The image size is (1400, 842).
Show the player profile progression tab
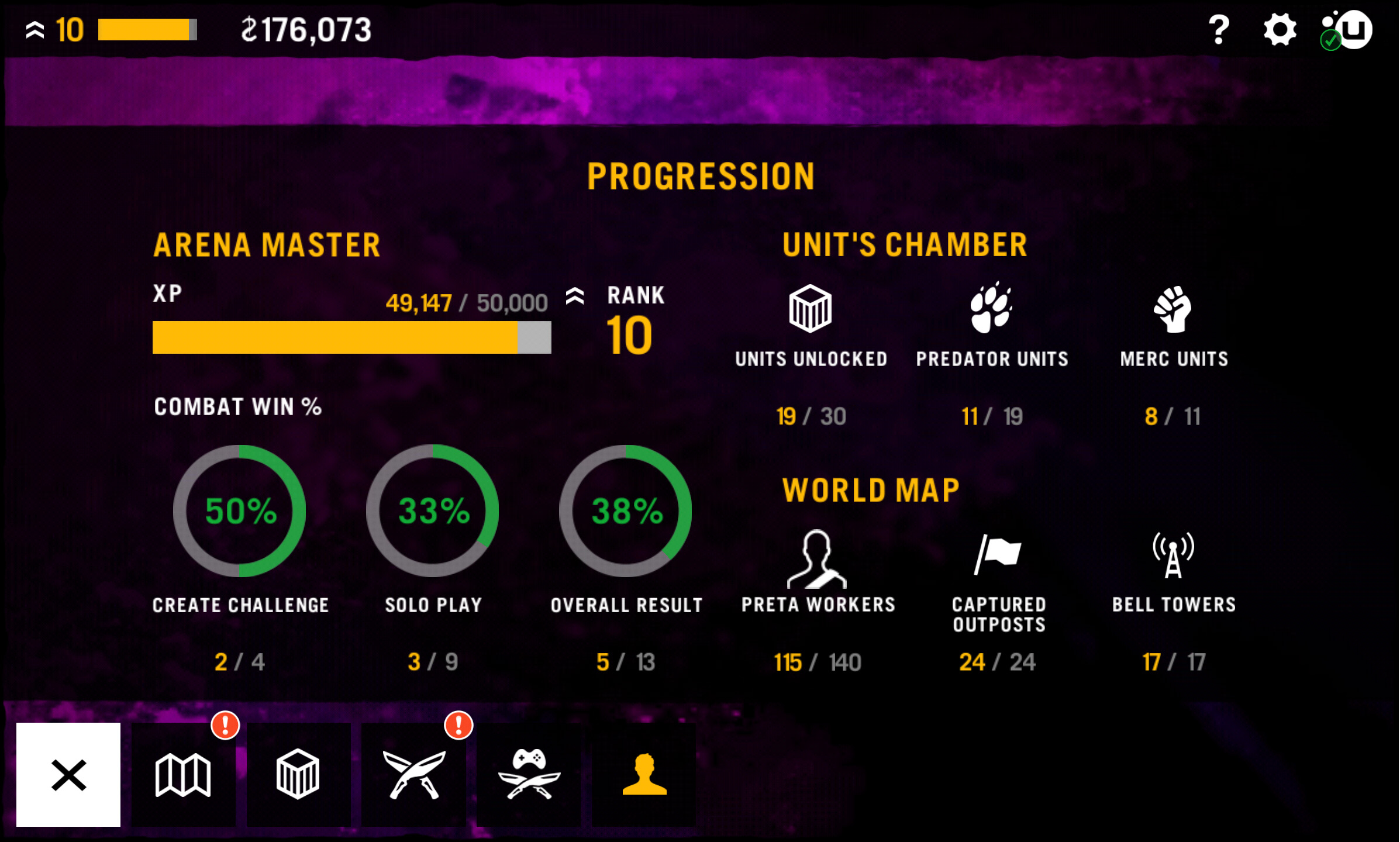click(x=644, y=774)
